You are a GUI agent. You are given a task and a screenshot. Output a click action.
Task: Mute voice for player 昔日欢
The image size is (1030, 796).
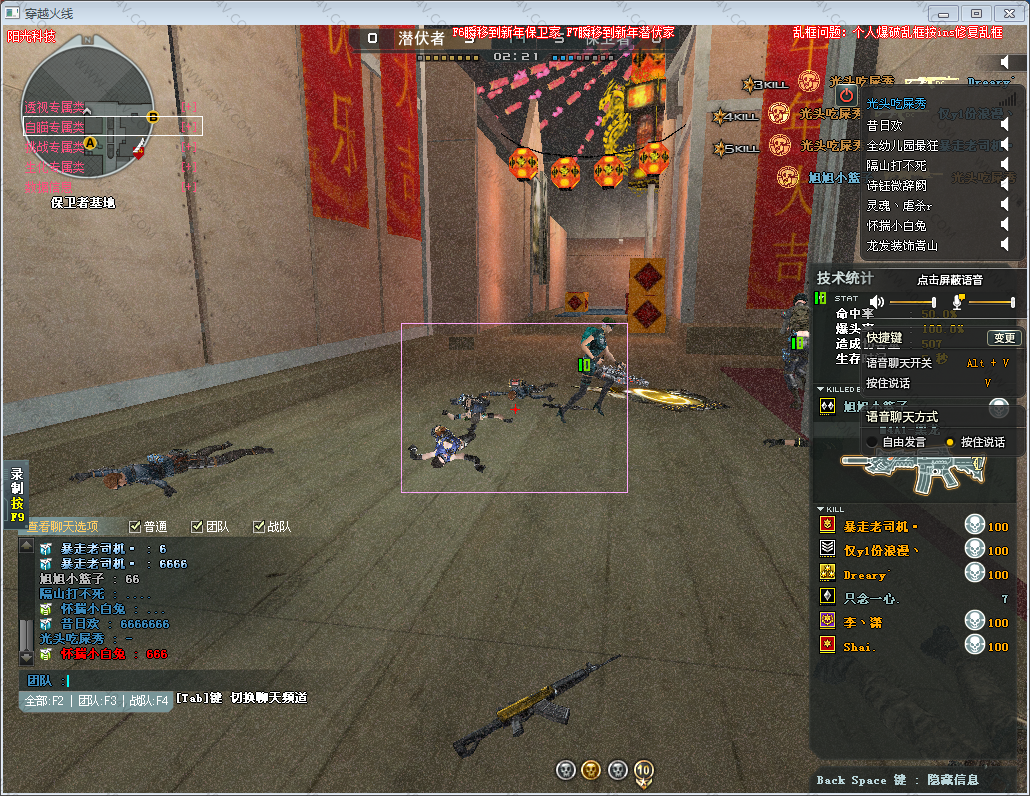(1005, 125)
